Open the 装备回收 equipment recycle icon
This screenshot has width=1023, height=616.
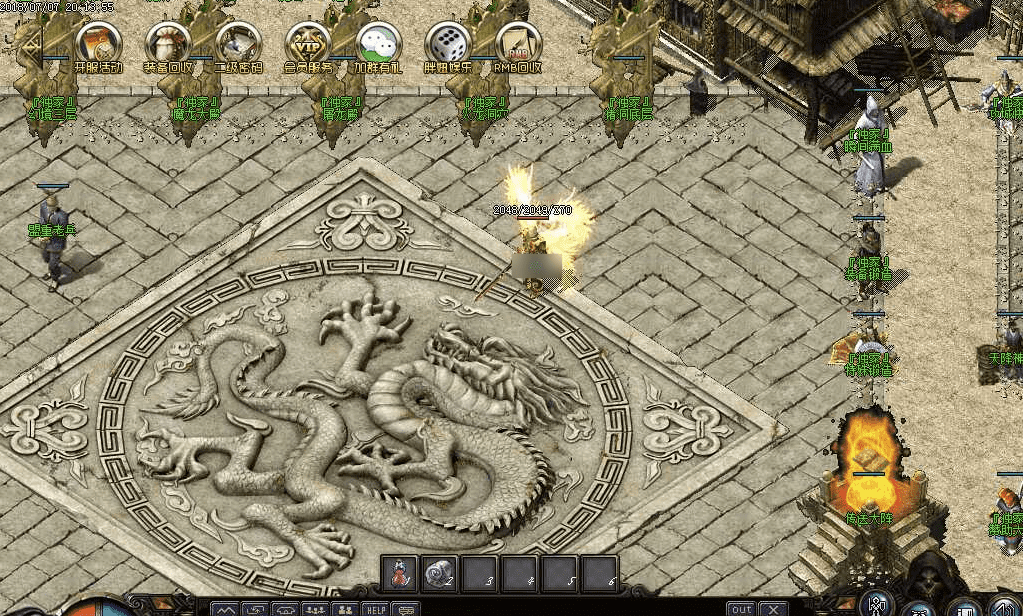(x=168, y=43)
